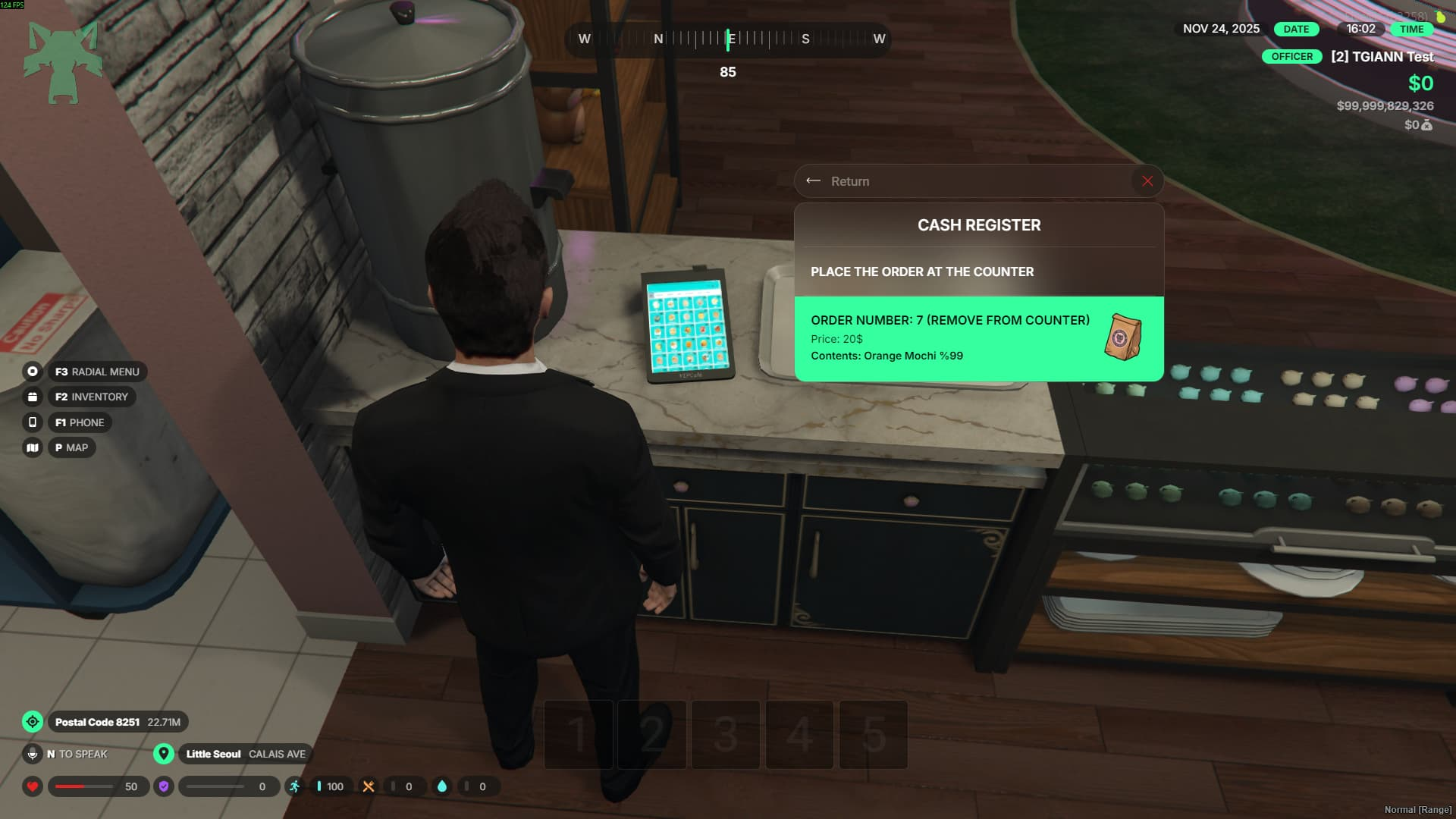The height and width of the screenshot is (819, 1456).
Task: Choose Place the Order at the Counter
Action: pos(921,271)
